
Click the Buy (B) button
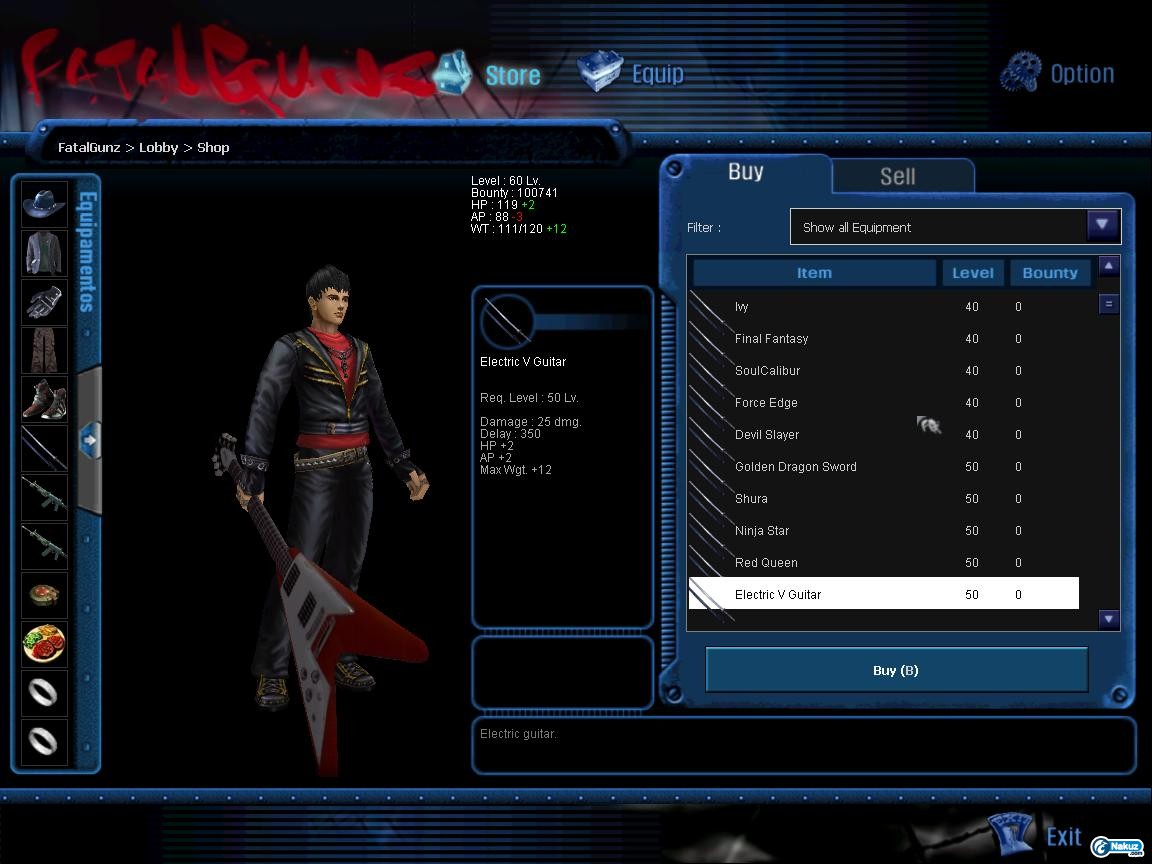pos(896,670)
